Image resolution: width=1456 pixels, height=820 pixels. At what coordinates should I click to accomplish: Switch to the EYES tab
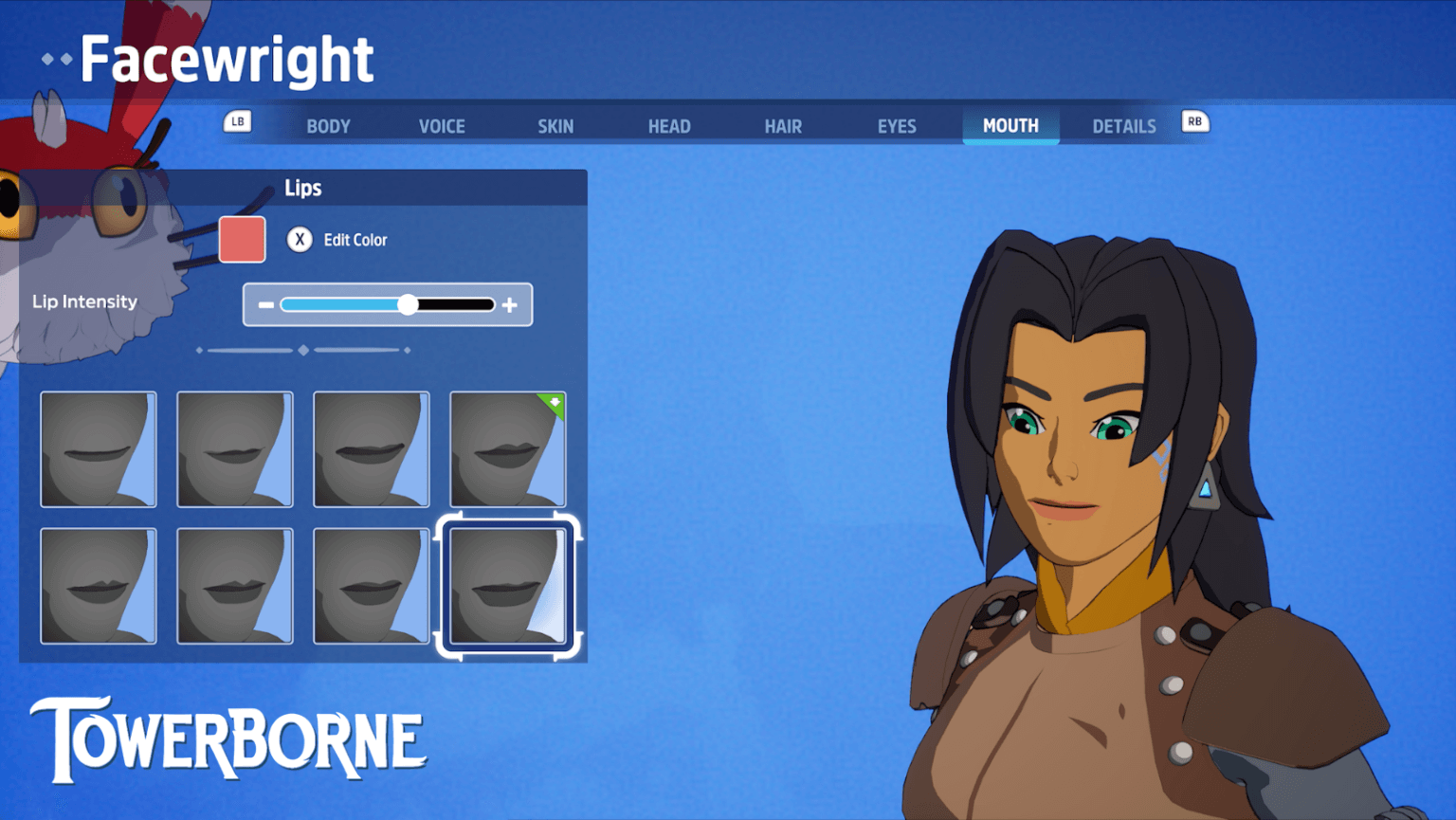point(897,126)
